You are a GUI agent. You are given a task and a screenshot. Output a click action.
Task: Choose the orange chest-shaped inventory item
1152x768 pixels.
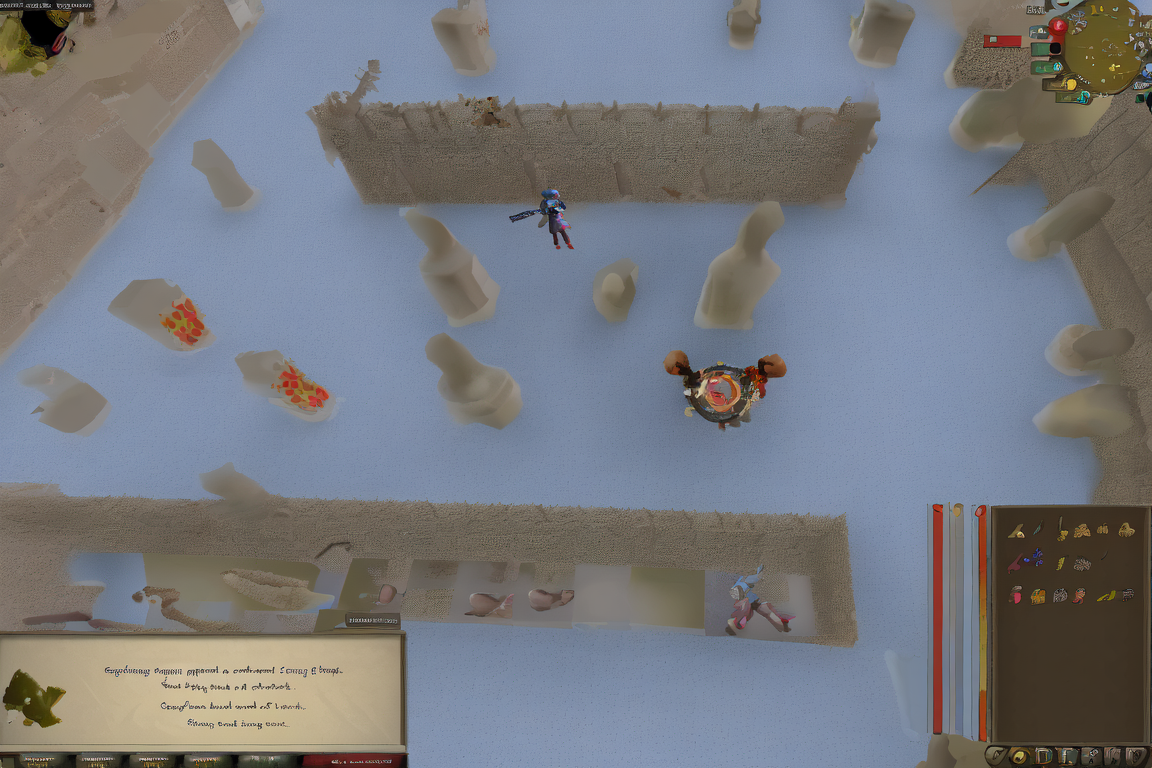tap(1038, 596)
